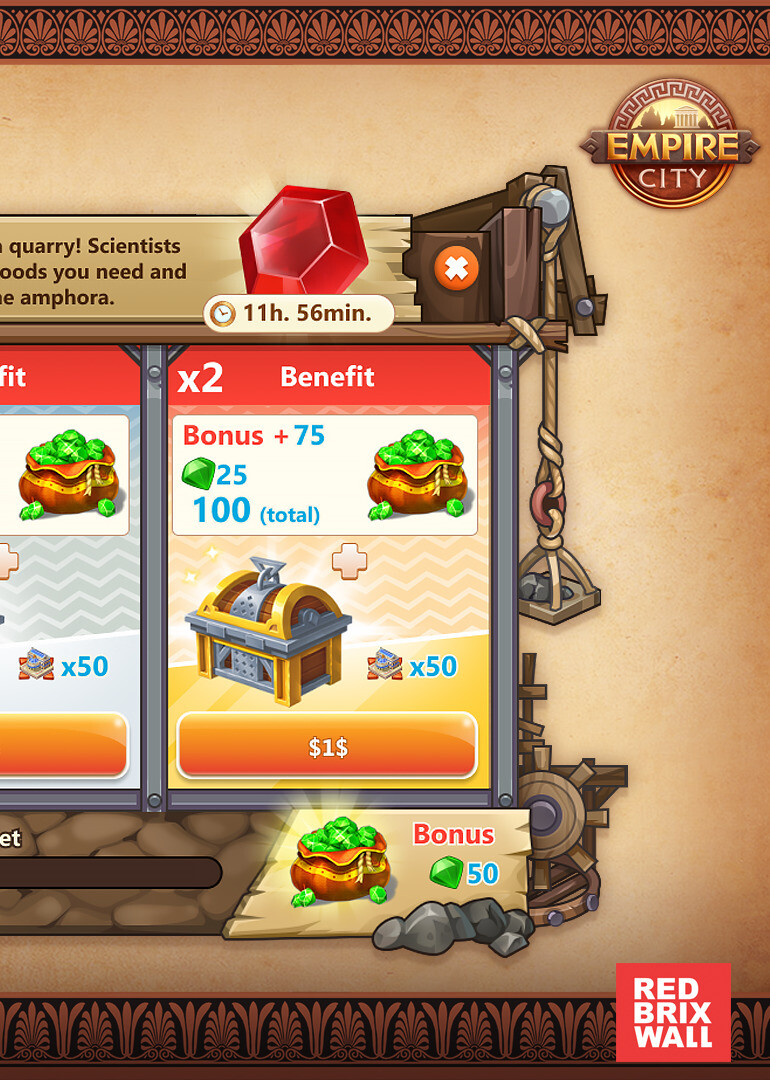Close the quarry offer window

pos(456,268)
